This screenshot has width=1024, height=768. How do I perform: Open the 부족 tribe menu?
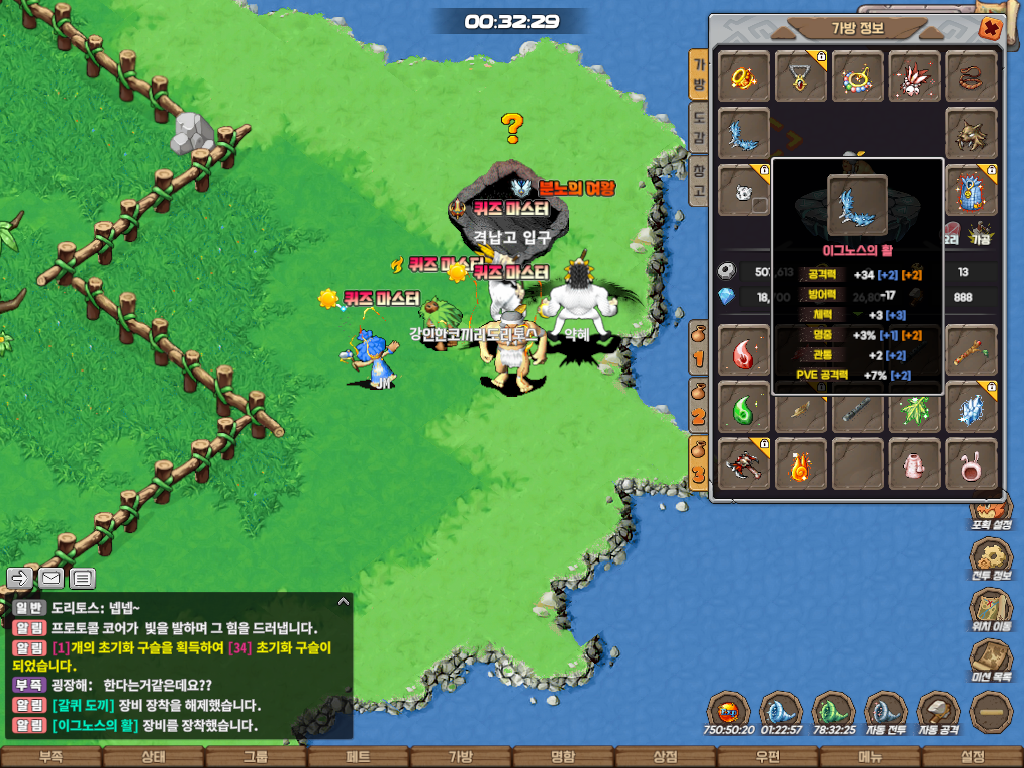[x=51, y=757]
